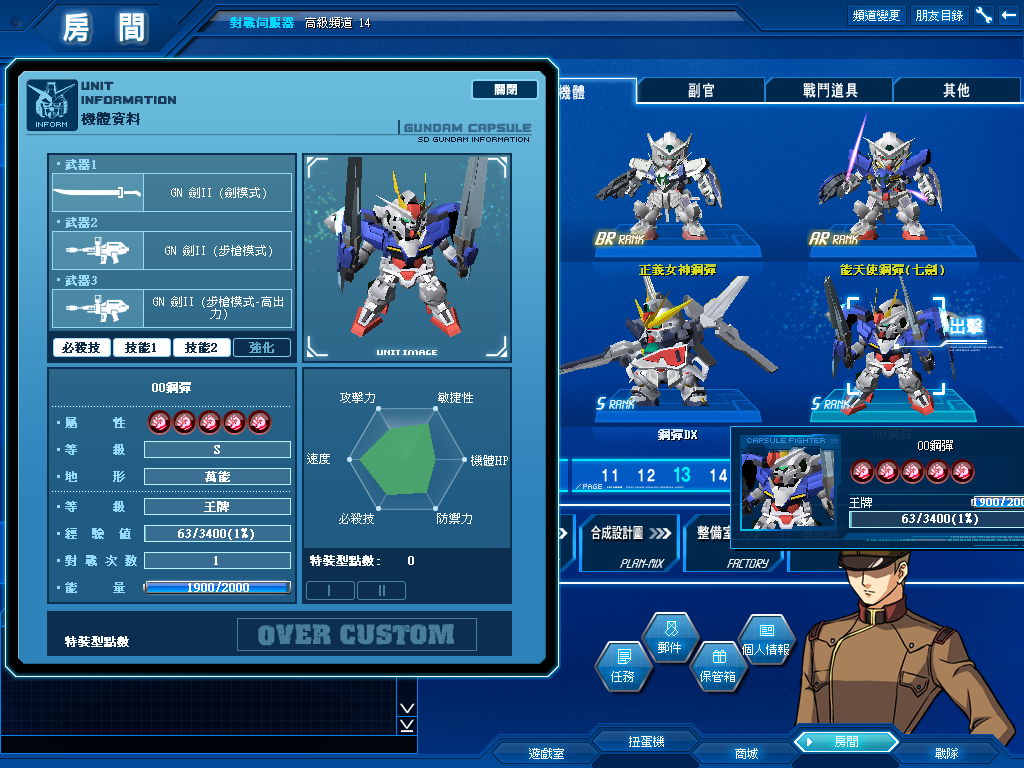This screenshot has width=1024, height=768.
Task: Open the 保管箱 storage box
Action: [717, 666]
